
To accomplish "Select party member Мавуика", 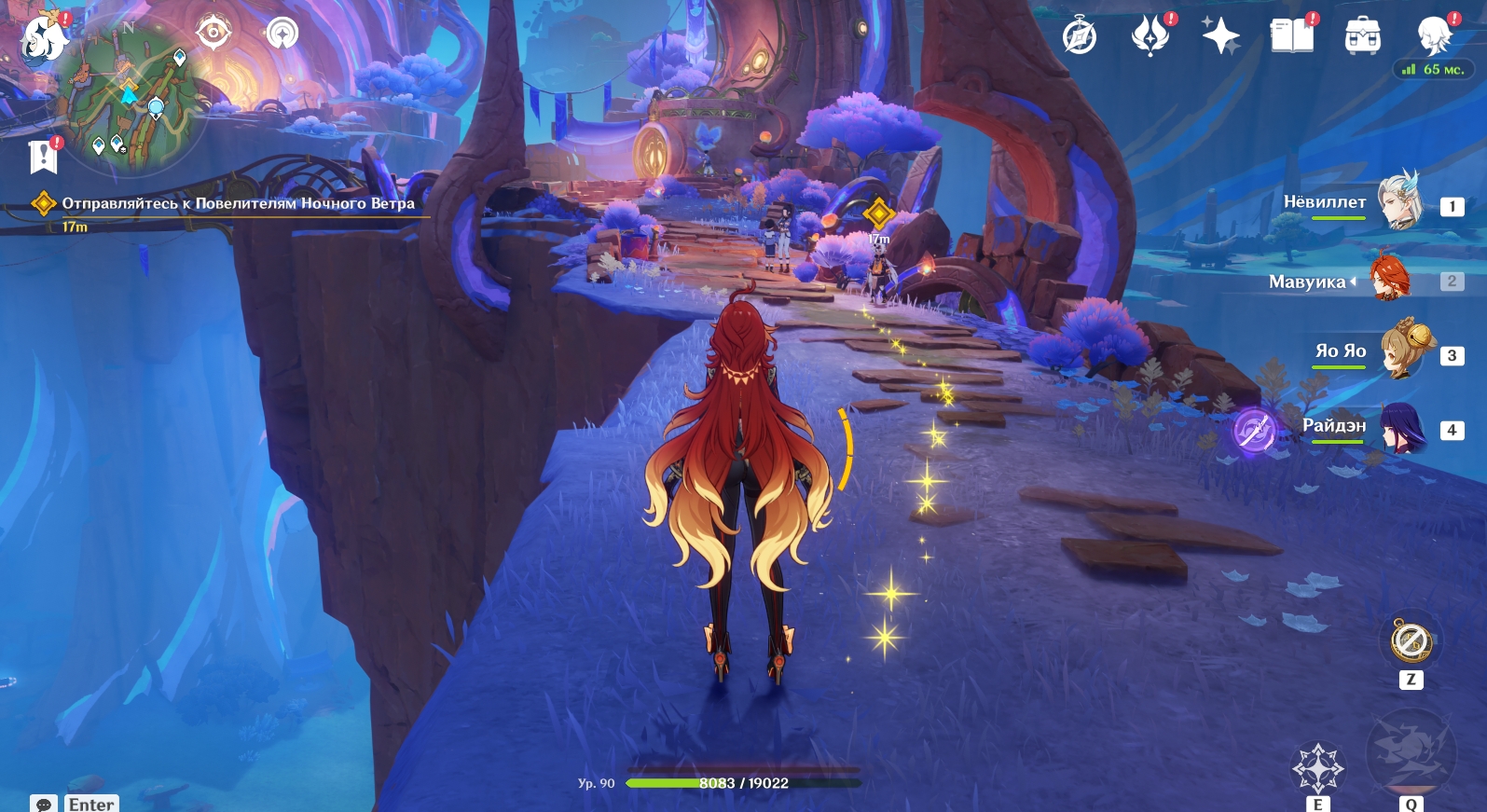I will [1389, 278].
